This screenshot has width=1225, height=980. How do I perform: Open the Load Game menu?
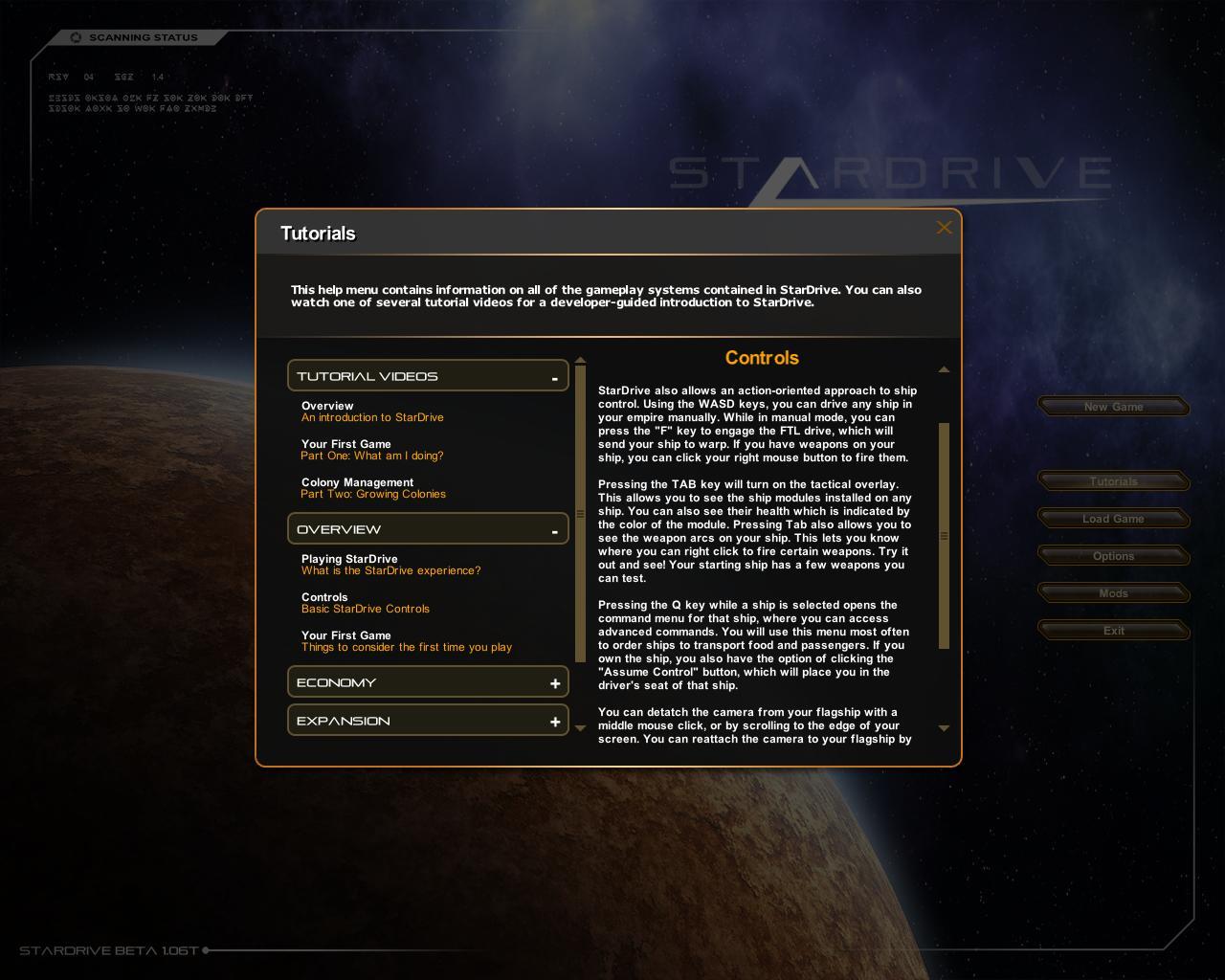pyautogui.click(x=1113, y=519)
